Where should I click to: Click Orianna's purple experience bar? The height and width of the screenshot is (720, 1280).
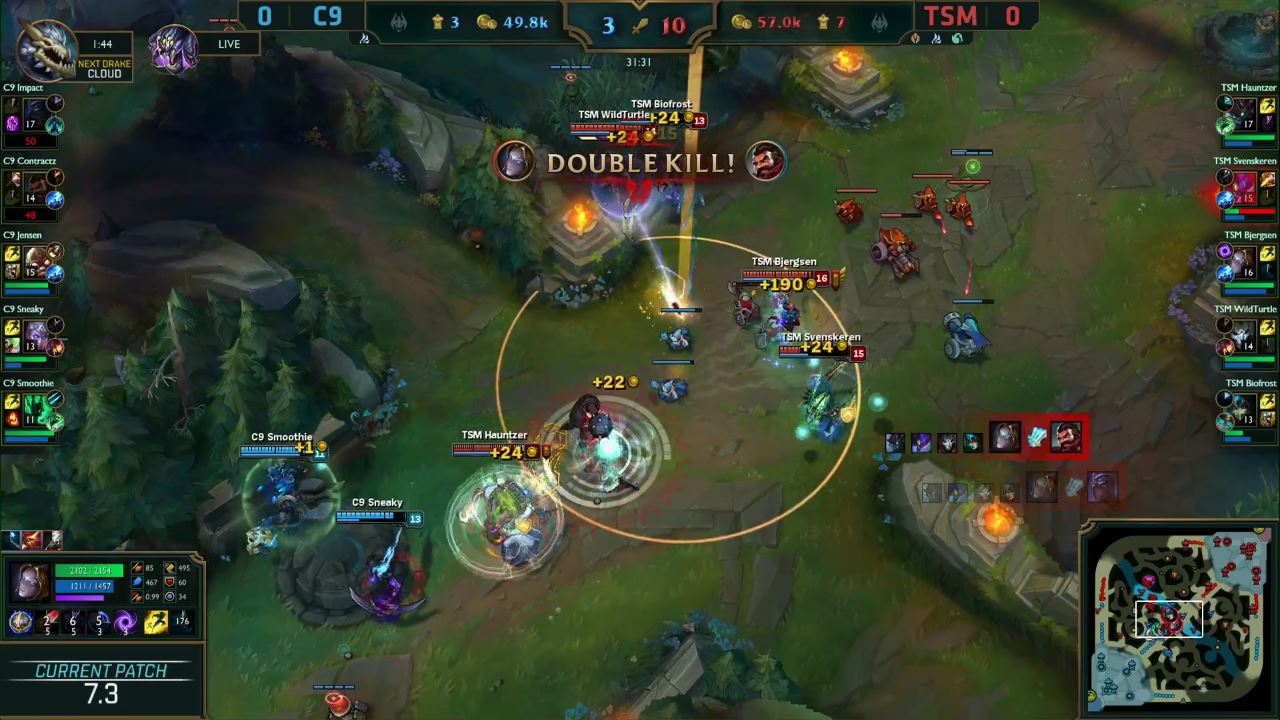[80, 597]
